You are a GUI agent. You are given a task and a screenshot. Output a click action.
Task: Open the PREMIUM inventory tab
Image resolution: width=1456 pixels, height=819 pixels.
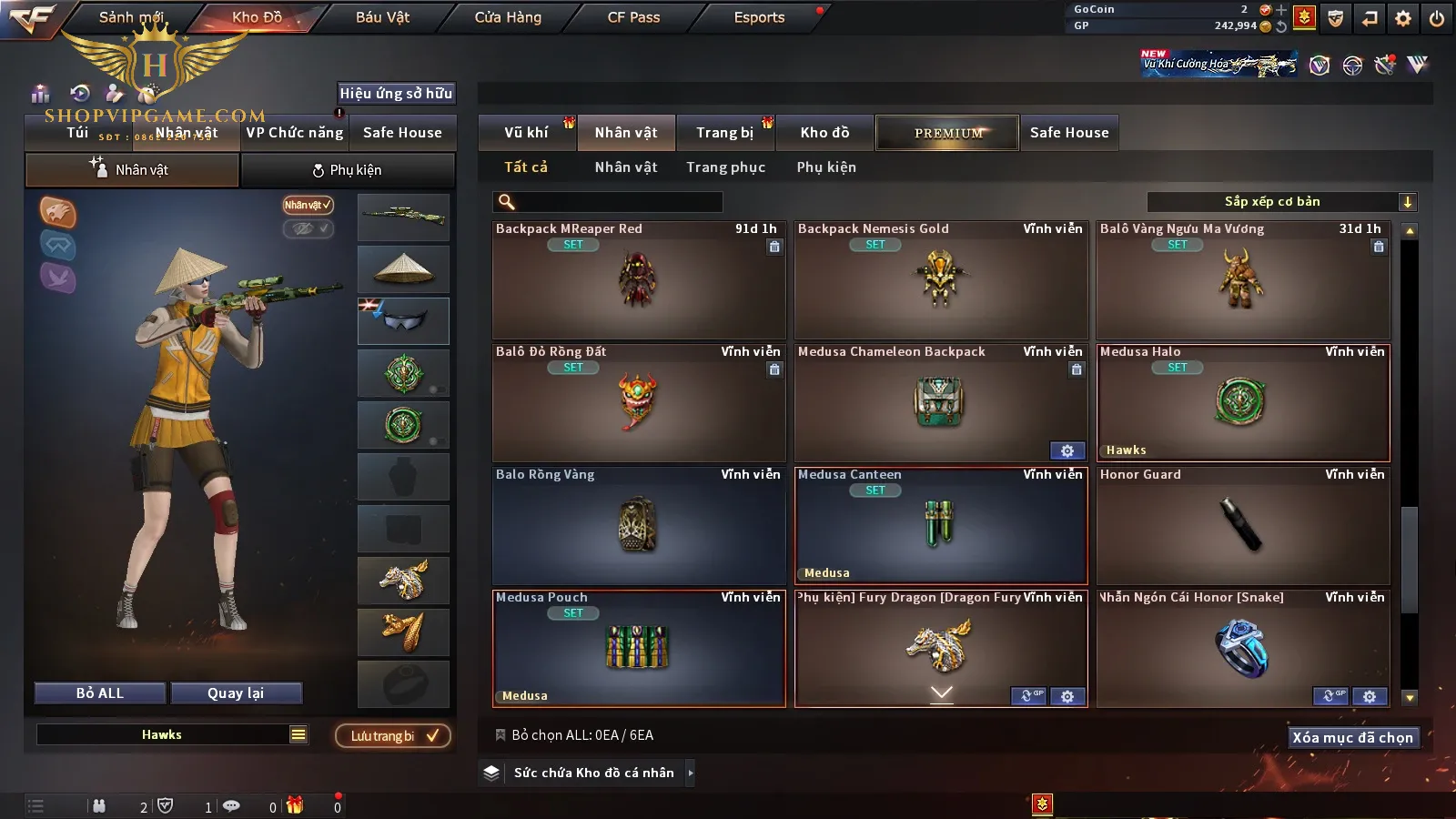click(947, 133)
